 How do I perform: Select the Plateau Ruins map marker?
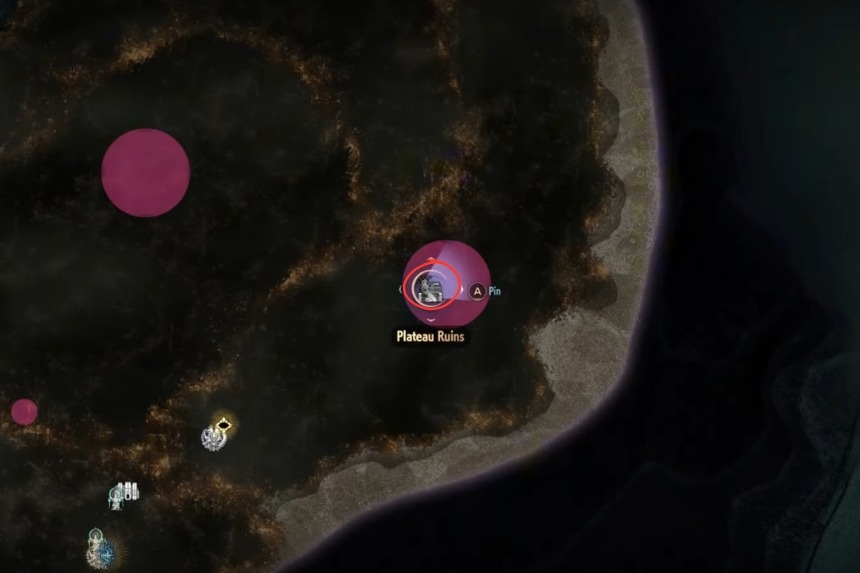click(433, 287)
